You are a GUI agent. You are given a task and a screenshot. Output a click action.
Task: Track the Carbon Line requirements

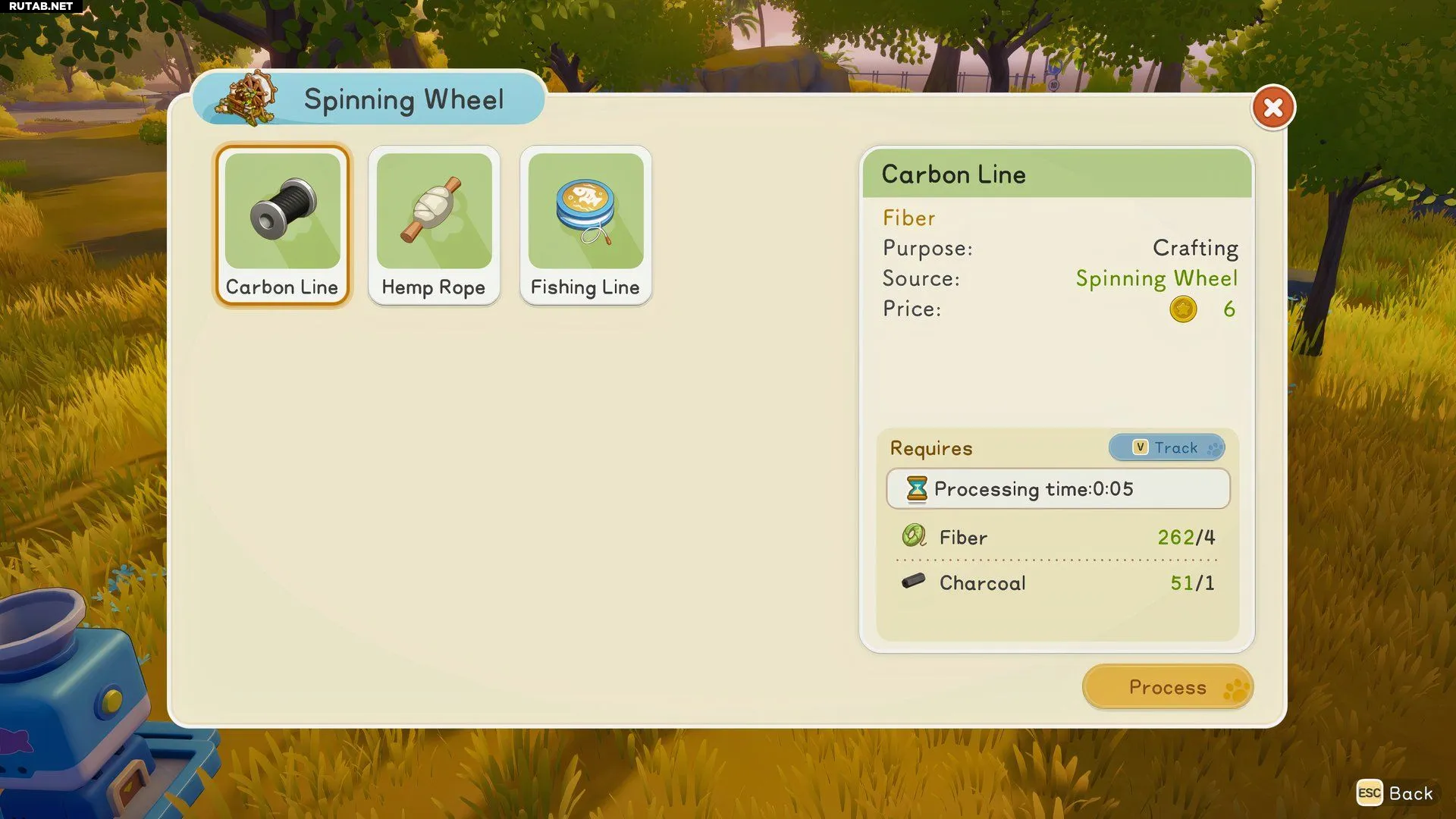[1166, 447]
